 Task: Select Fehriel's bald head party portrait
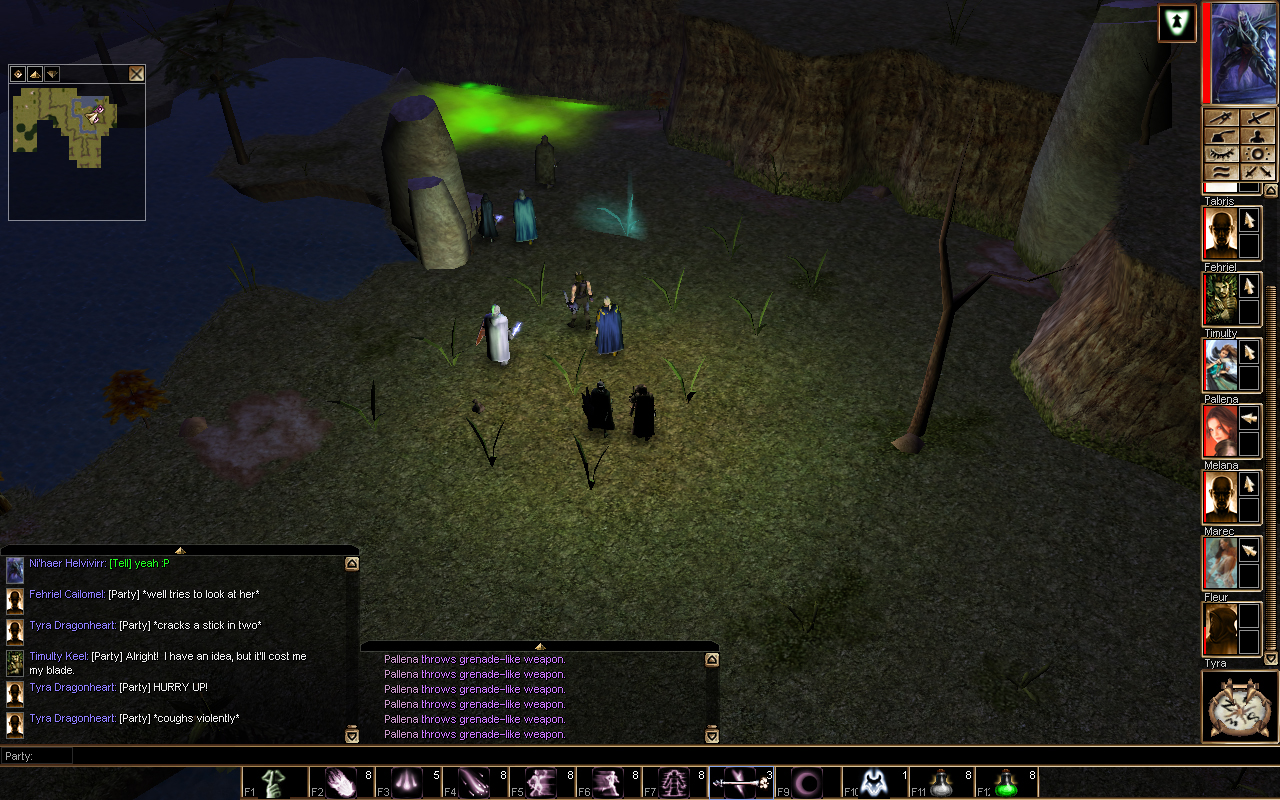pyautogui.click(x=1219, y=233)
